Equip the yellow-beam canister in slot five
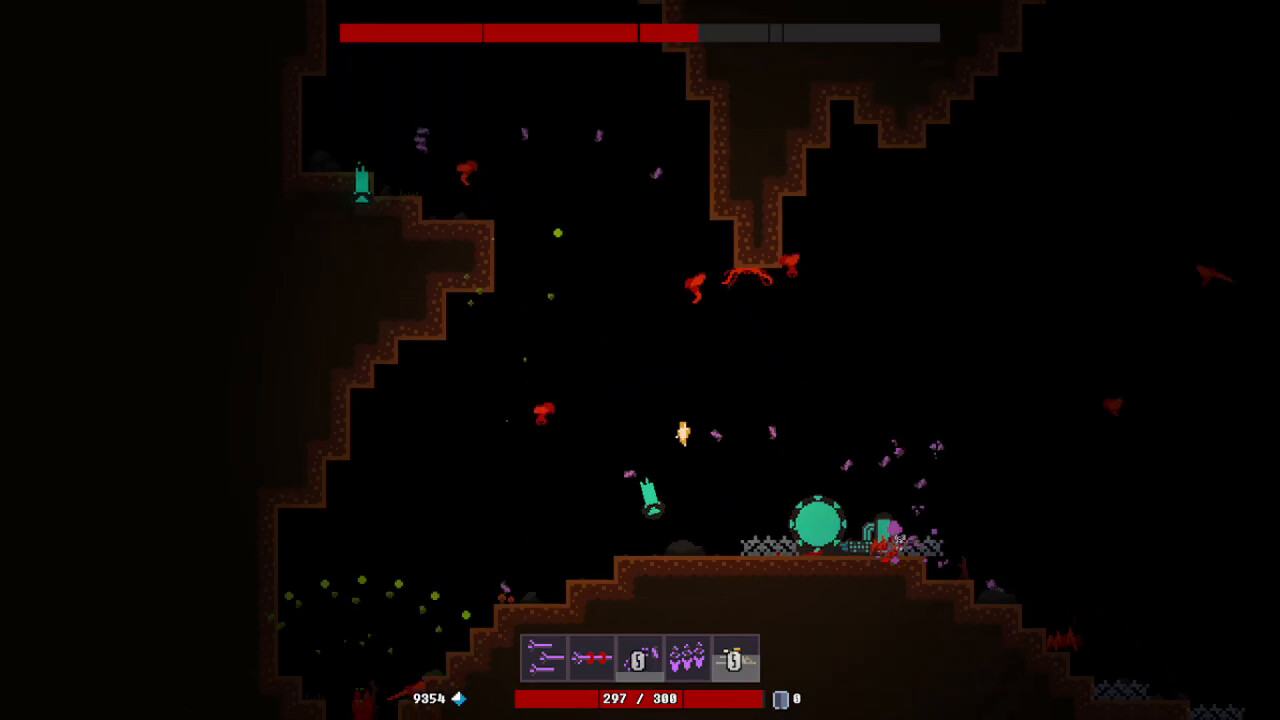The width and height of the screenshot is (1280, 720). point(736,658)
